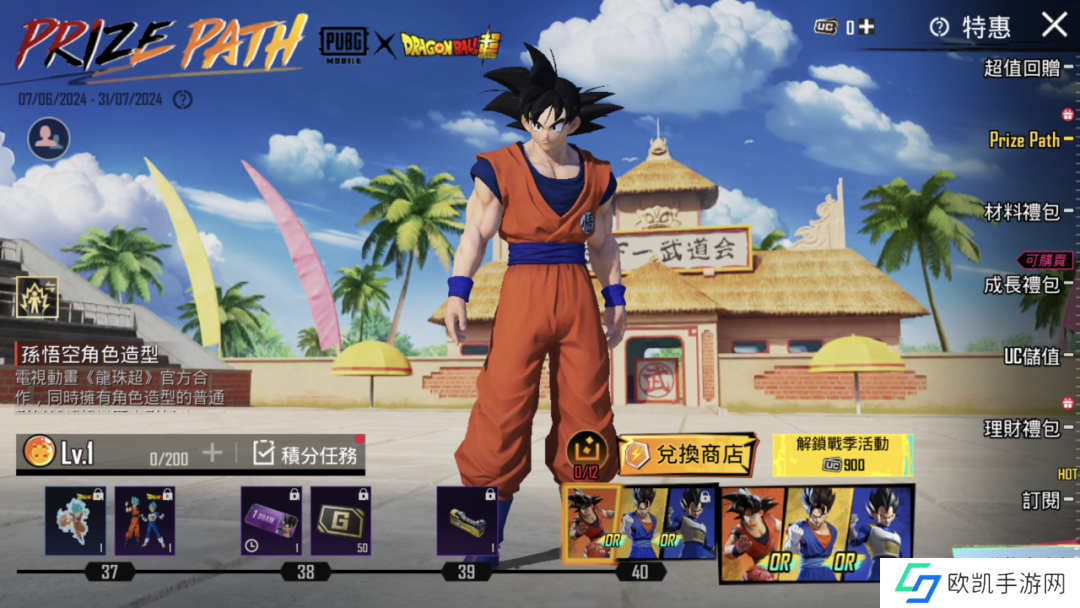
Task: Select the purple ticket reward with clock
Action: pos(271,521)
